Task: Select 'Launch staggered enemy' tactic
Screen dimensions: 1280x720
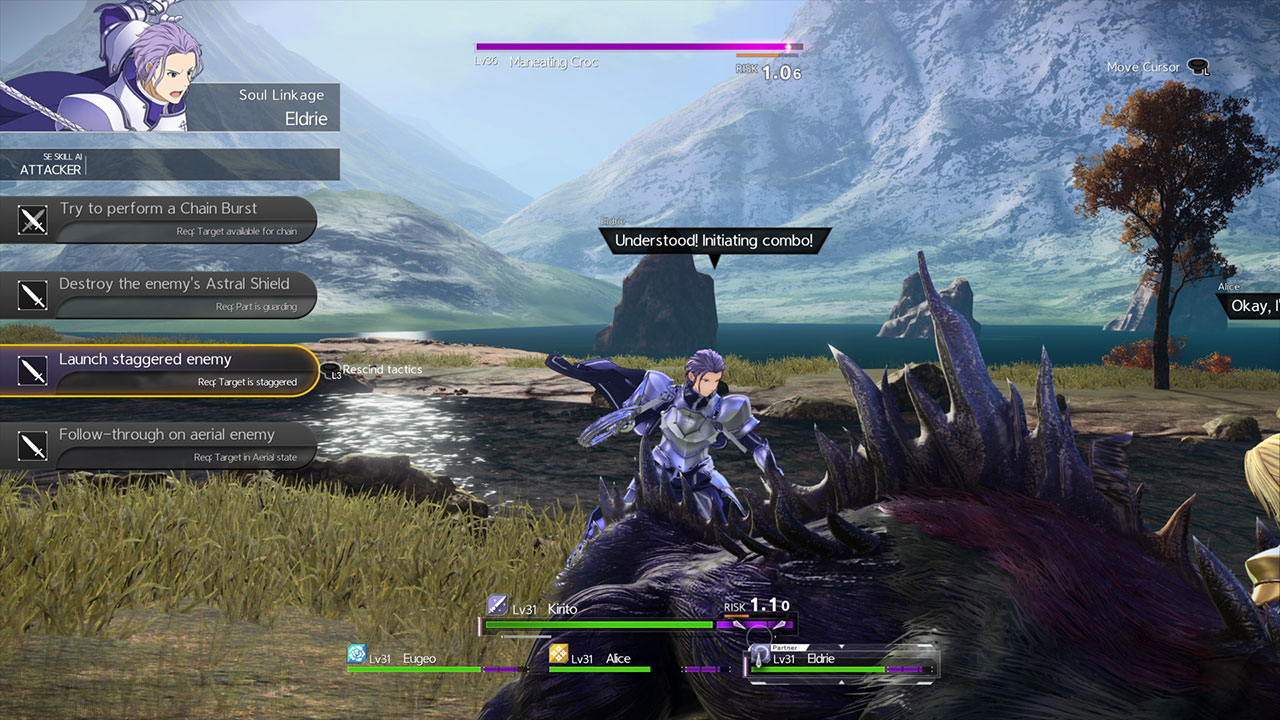Action: pos(158,370)
